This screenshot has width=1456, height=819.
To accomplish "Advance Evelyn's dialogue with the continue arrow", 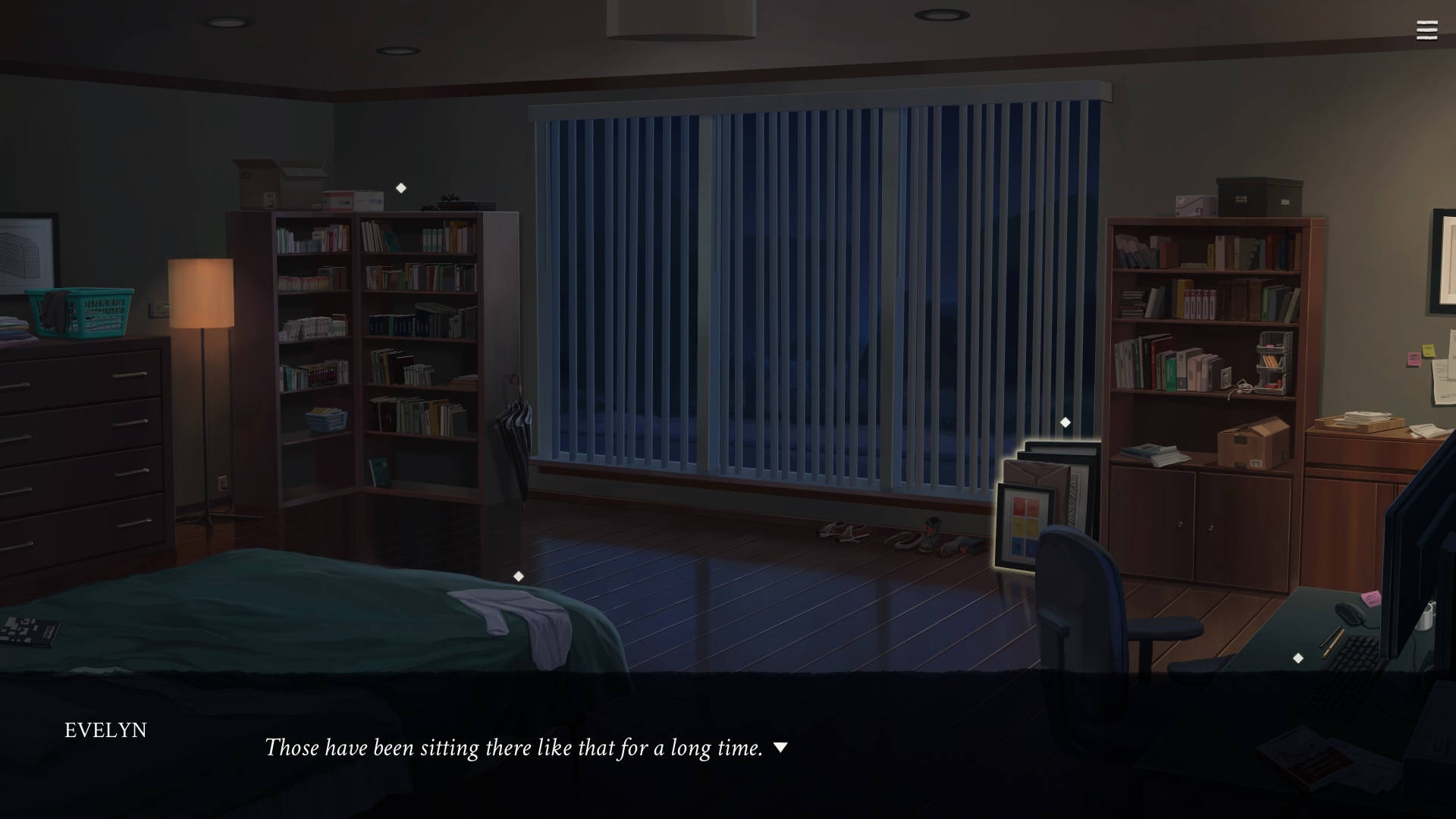I will 780,748.
